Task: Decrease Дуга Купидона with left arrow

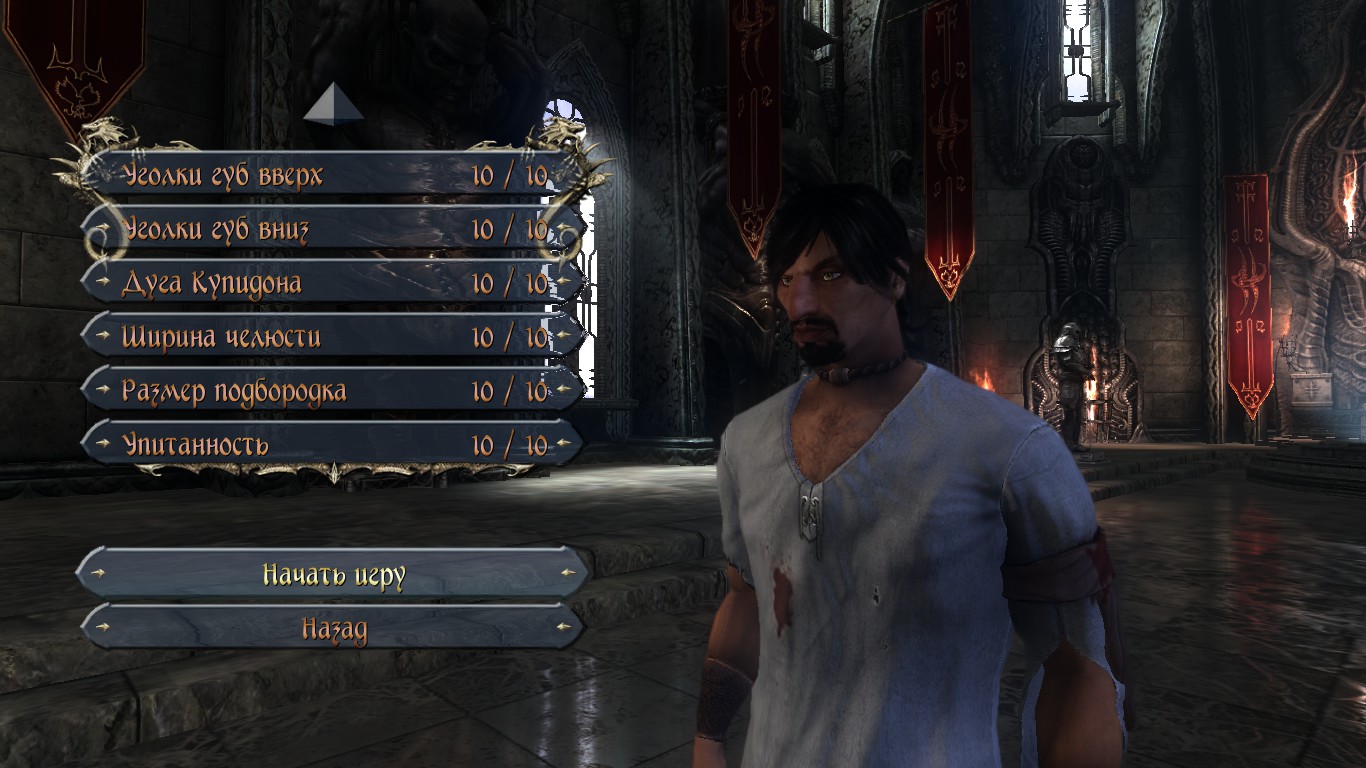Action: tap(102, 283)
